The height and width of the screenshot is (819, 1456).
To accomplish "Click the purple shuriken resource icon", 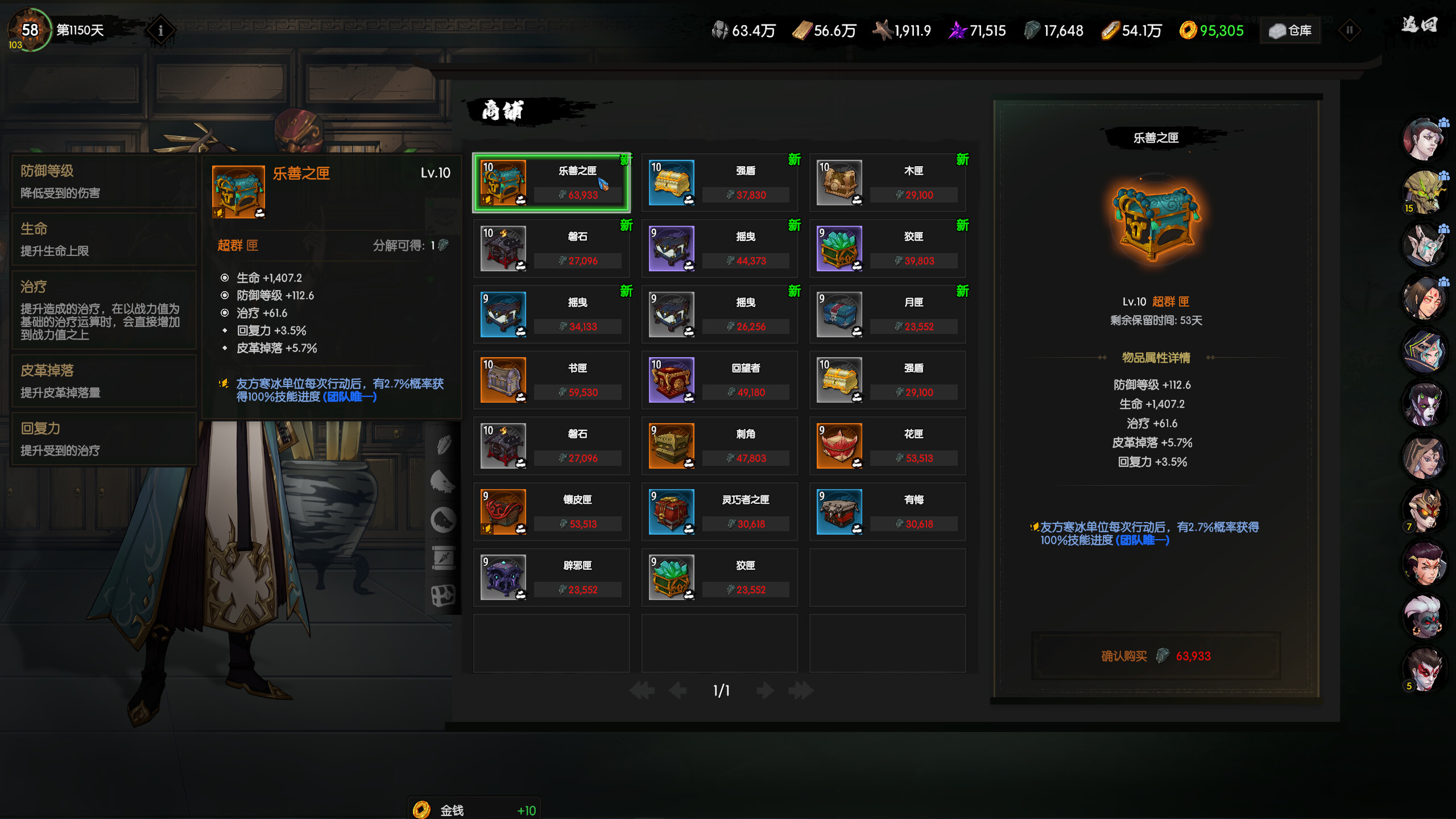I will (x=958, y=31).
